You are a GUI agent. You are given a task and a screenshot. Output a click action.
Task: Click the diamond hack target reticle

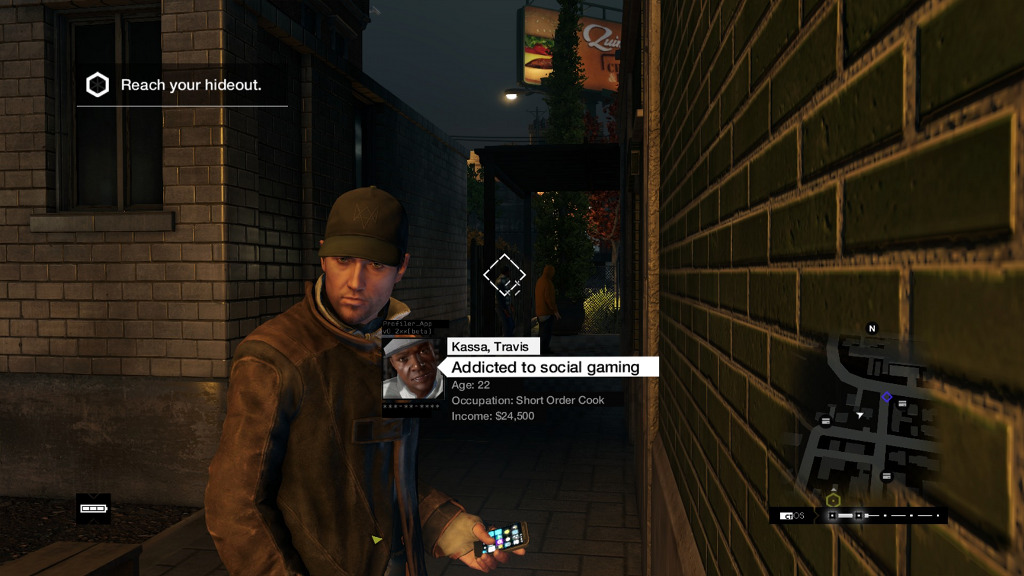[x=505, y=275]
